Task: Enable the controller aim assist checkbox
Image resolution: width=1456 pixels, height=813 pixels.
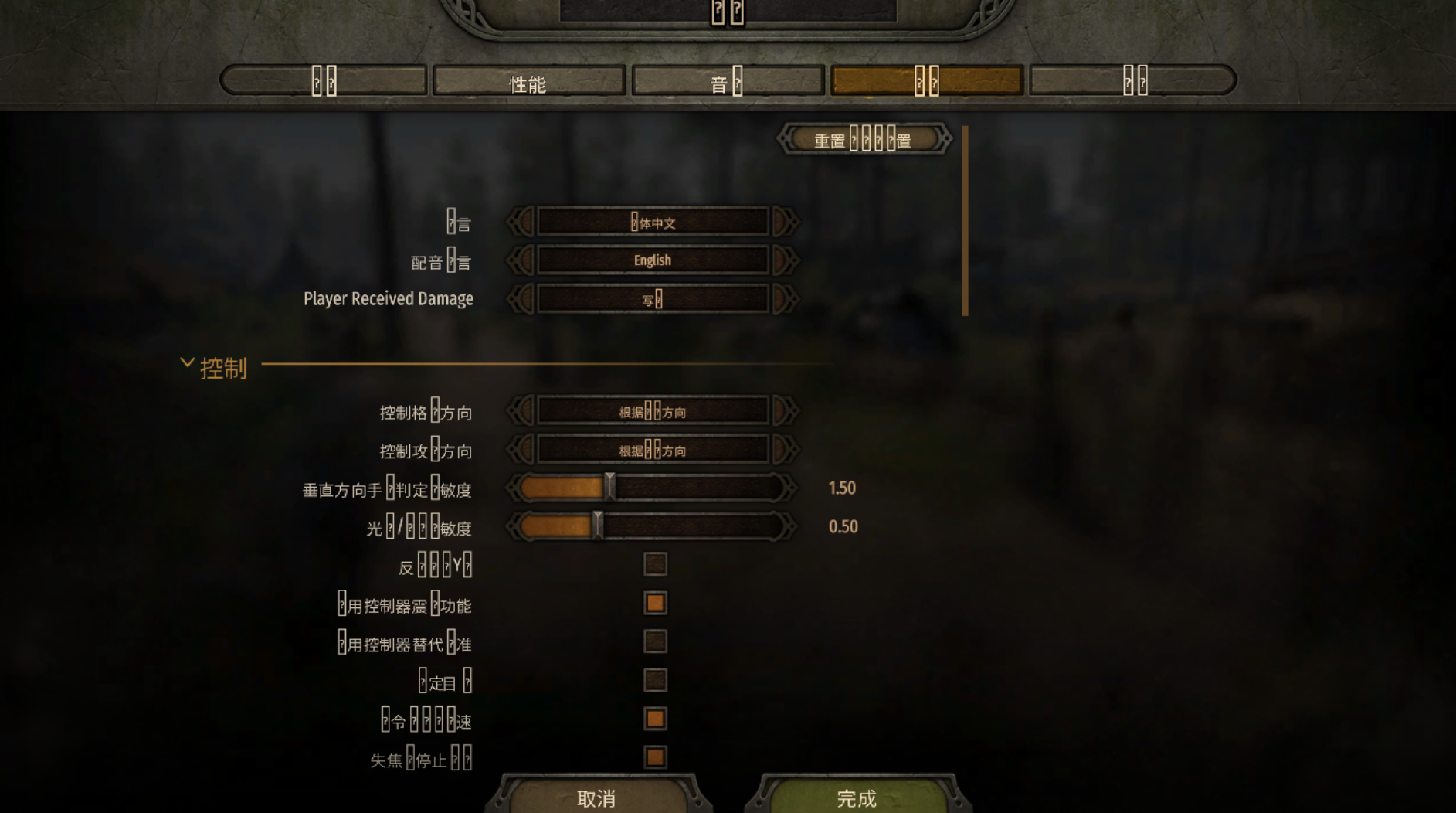Action: click(x=655, y=641)
